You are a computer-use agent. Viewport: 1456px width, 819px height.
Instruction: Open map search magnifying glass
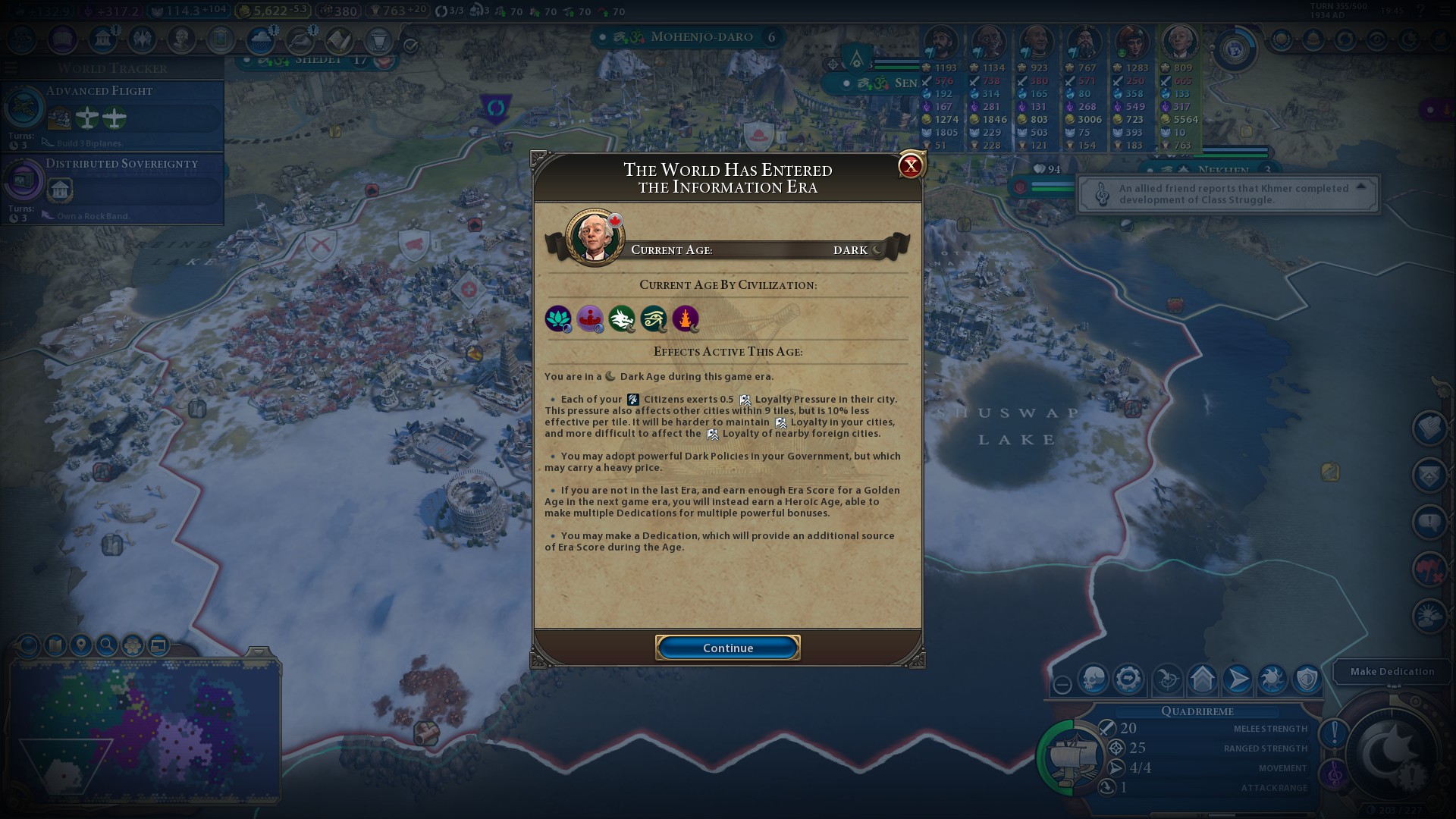click(x=107, y=645)
